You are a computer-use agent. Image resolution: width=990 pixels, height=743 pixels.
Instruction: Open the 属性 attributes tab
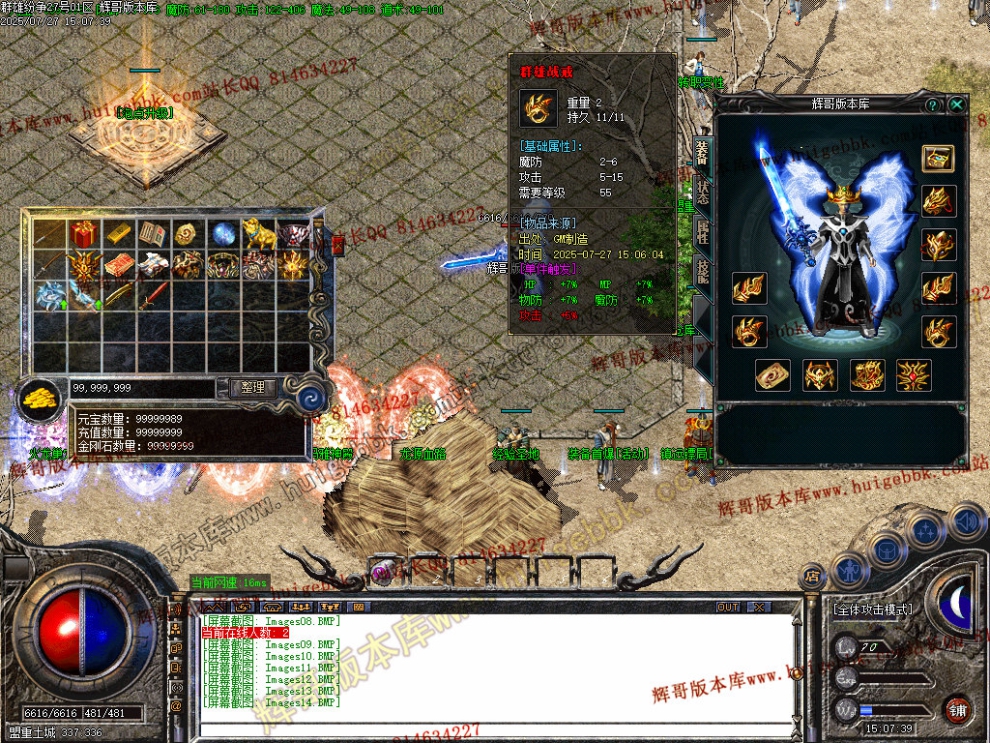click(x=702, y=232)
